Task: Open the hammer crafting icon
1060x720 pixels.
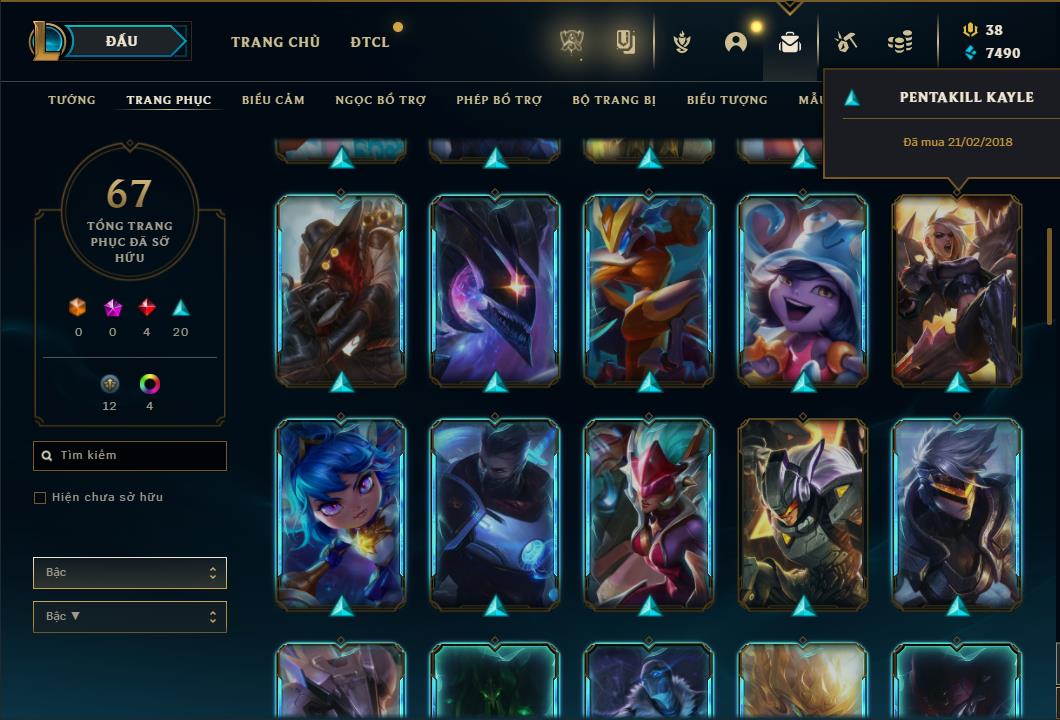Action: [x=846, y=42]
